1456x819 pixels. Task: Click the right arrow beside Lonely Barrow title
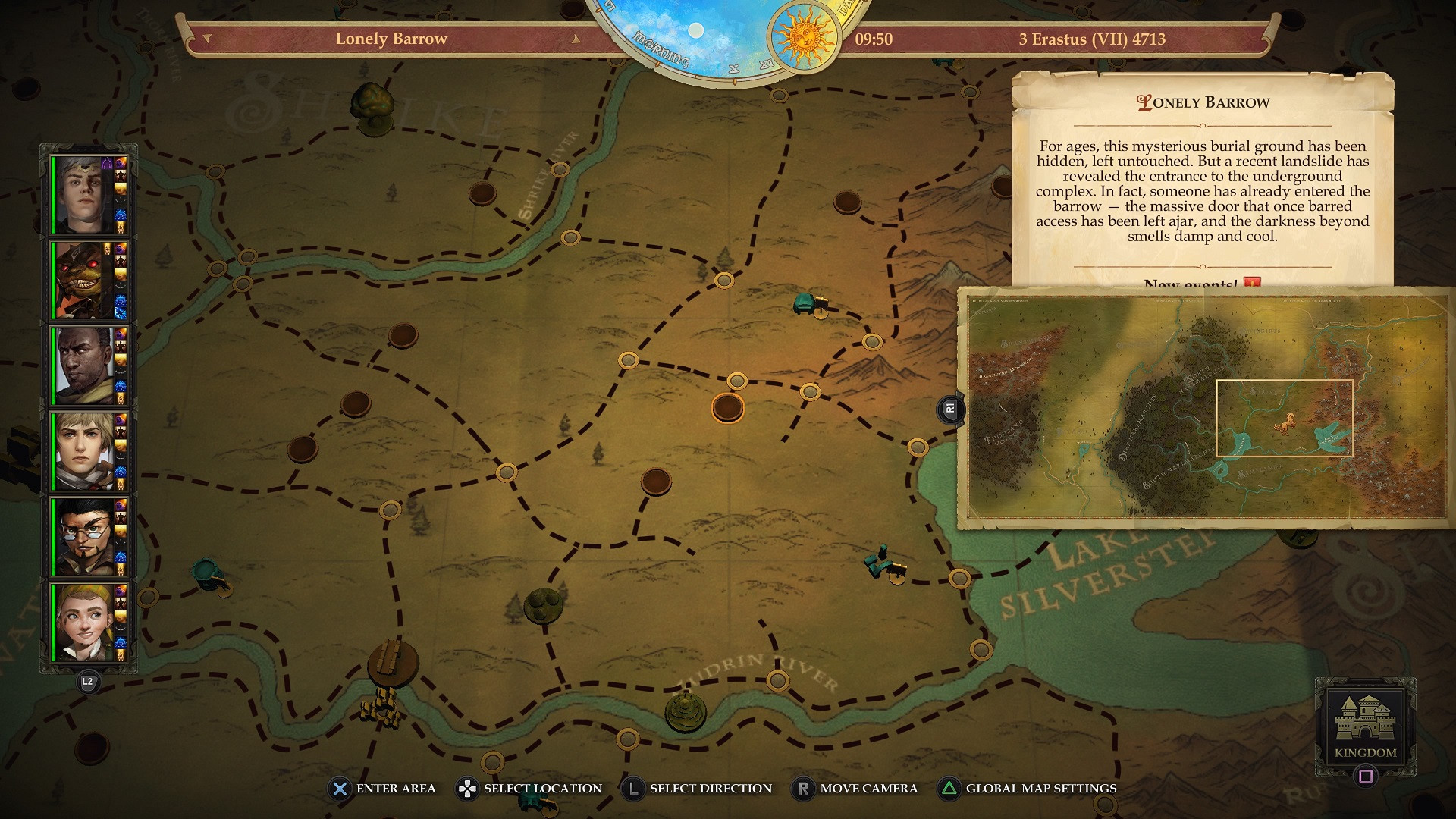pyautogui.click(x=576, y=39)
